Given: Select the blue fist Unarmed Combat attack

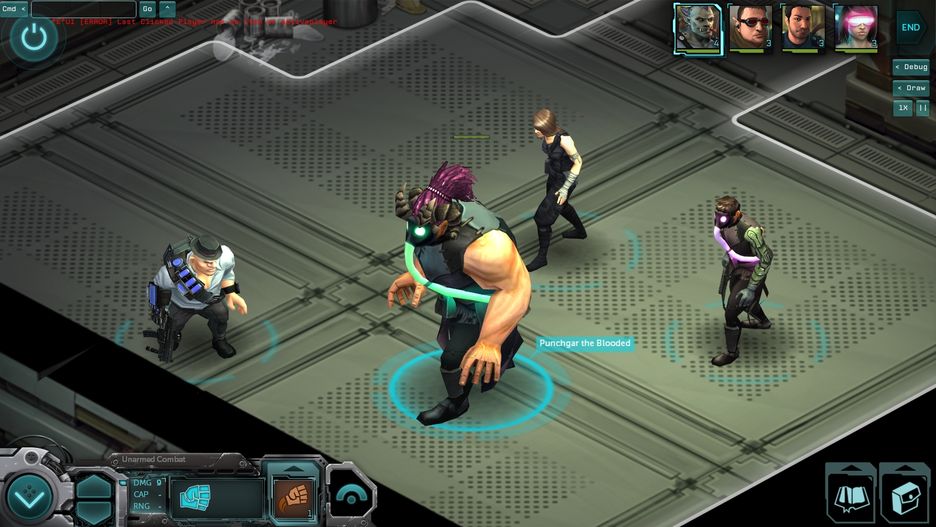Looking at the screenshot, I should click(195, 497).
